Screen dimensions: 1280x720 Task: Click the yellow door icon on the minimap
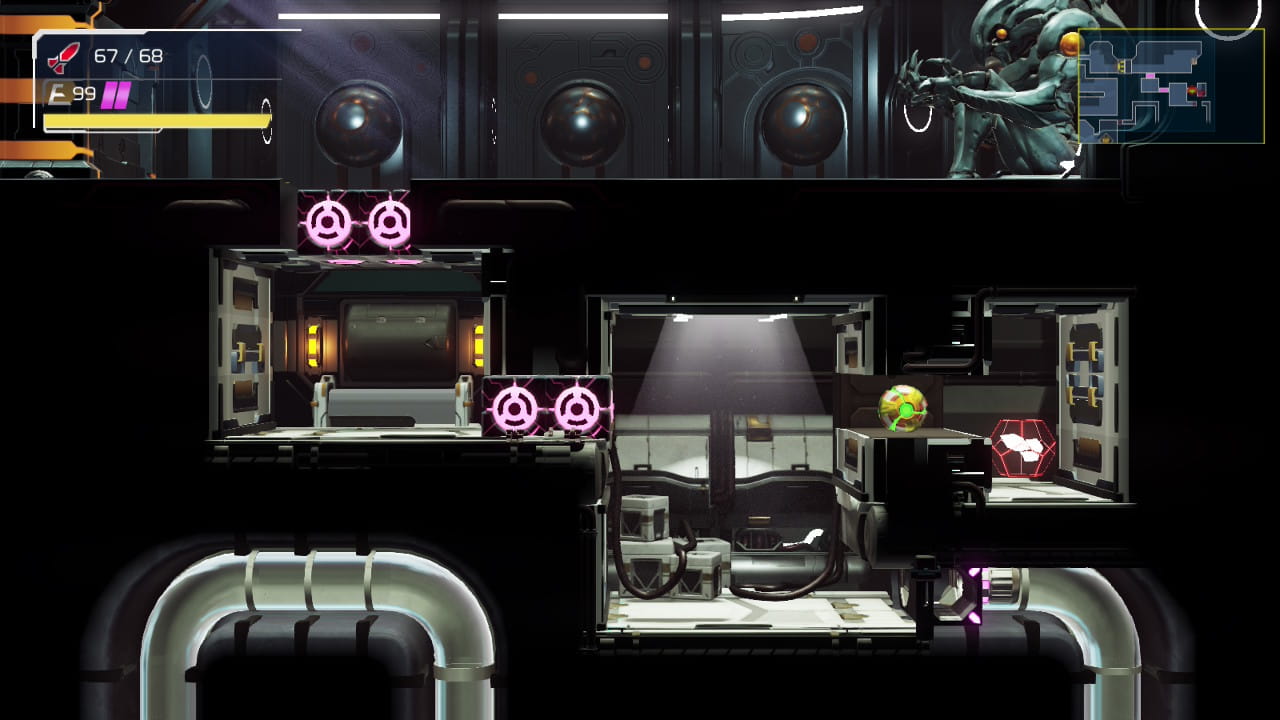click(x=1122, y=66)
